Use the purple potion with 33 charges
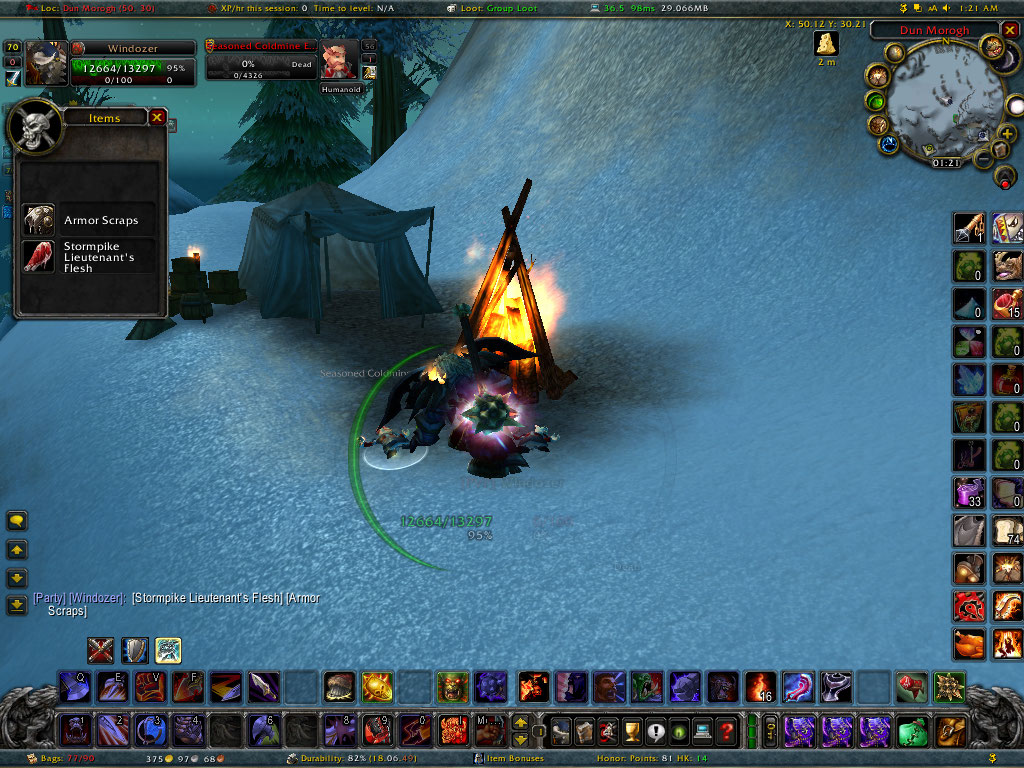Viewport: 1024px width, 768px height. point(968,492)
